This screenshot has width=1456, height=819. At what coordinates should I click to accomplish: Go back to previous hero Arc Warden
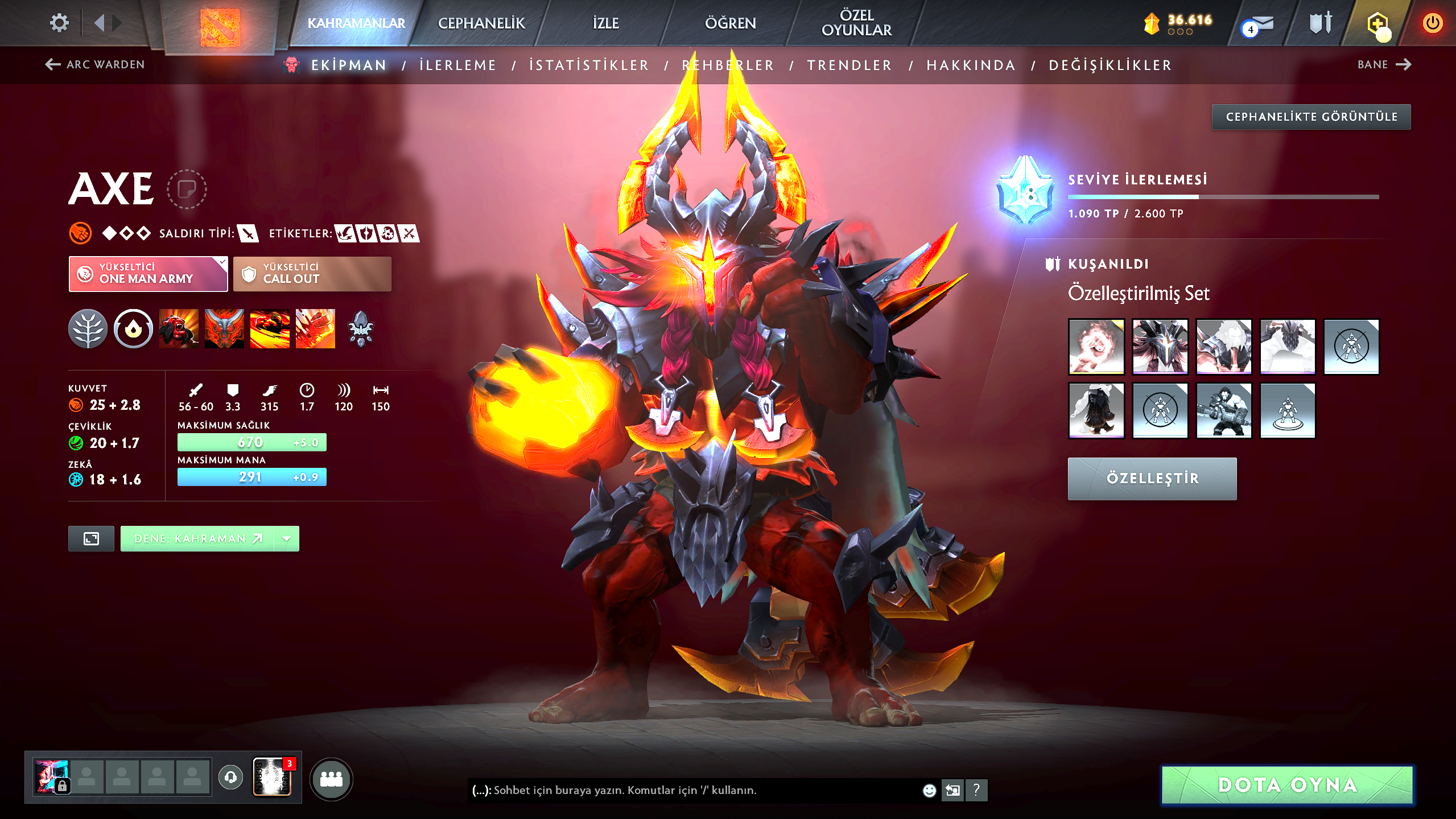[95, 64]
